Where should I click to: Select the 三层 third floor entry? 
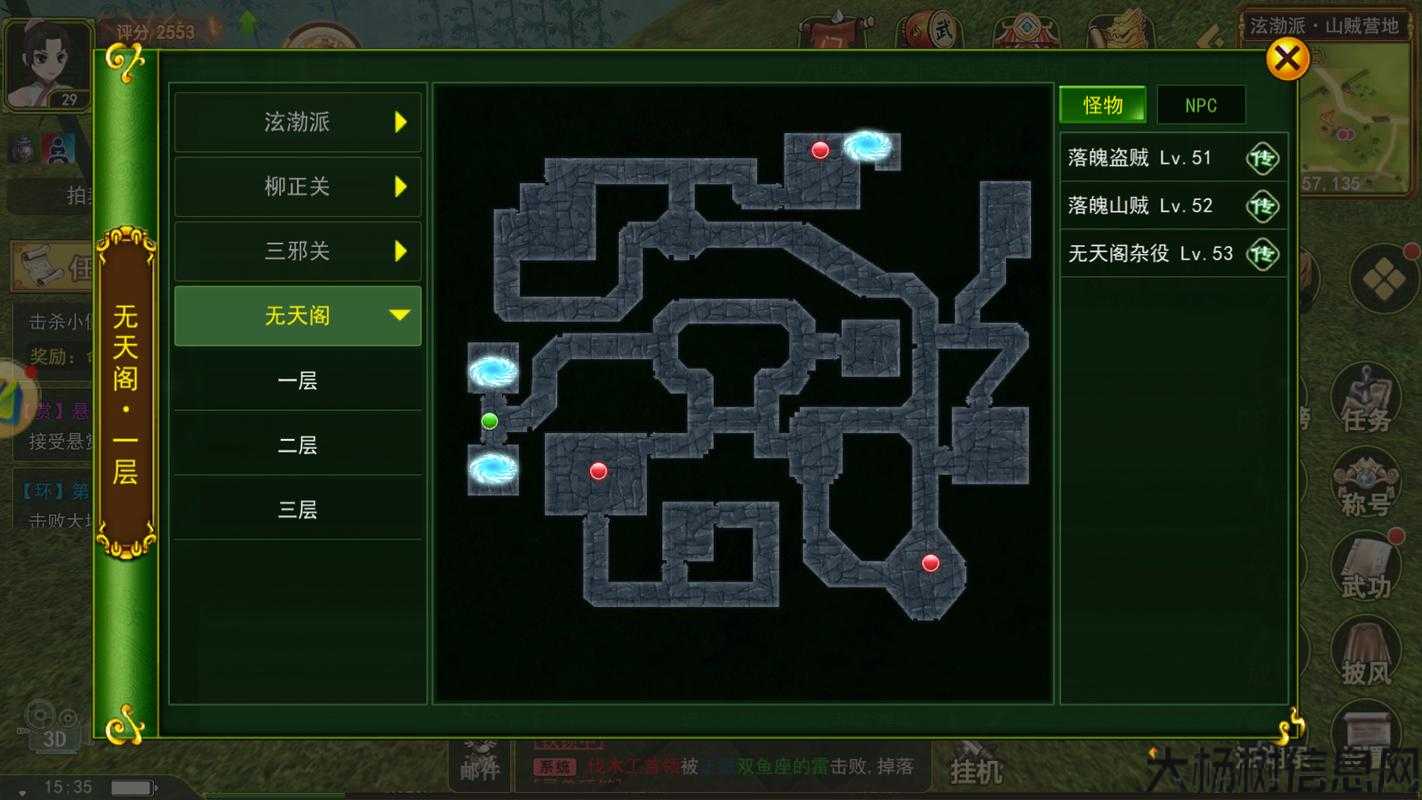(x=297, y=509)
